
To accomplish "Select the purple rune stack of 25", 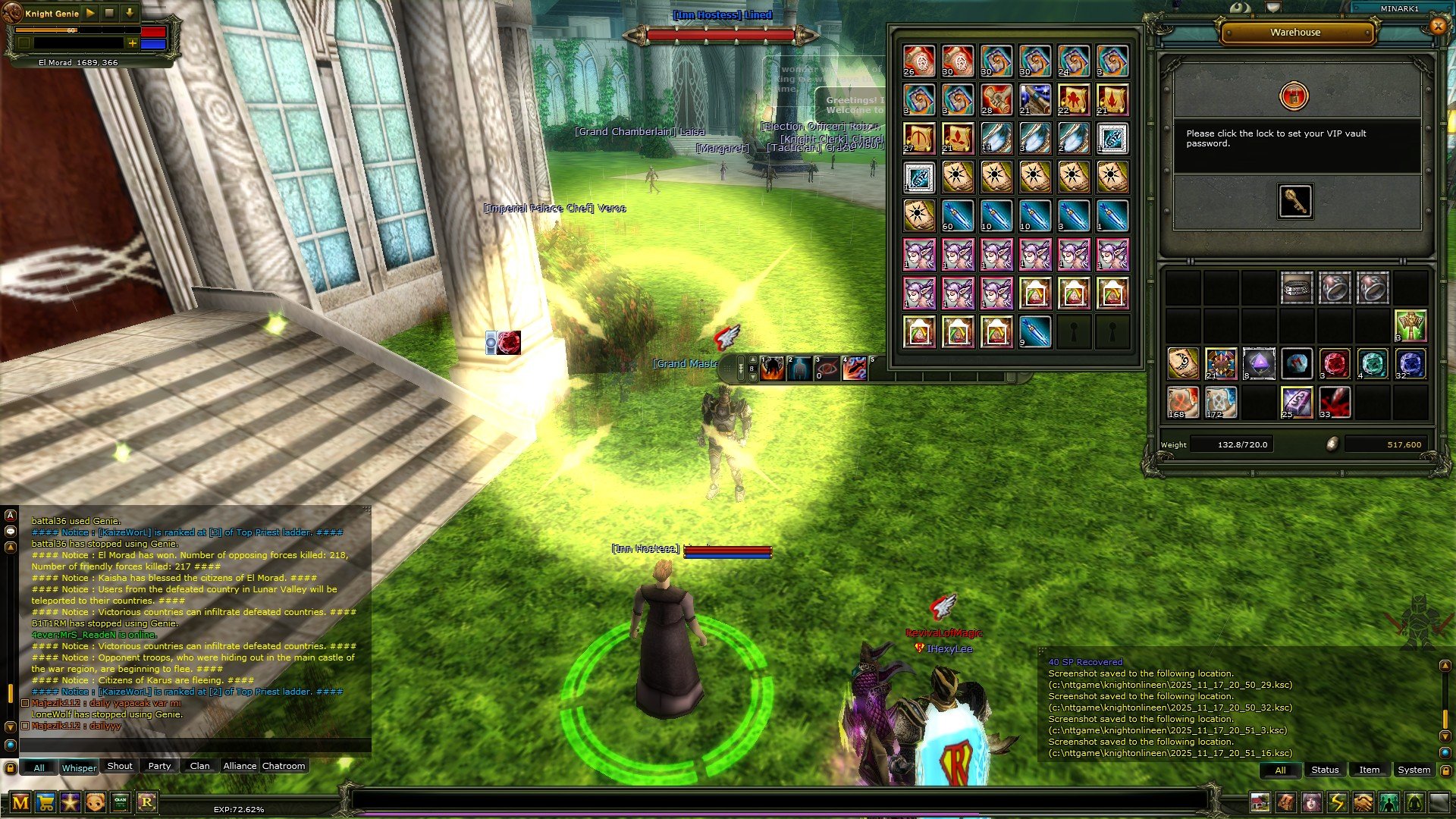I will [1297, 403].
